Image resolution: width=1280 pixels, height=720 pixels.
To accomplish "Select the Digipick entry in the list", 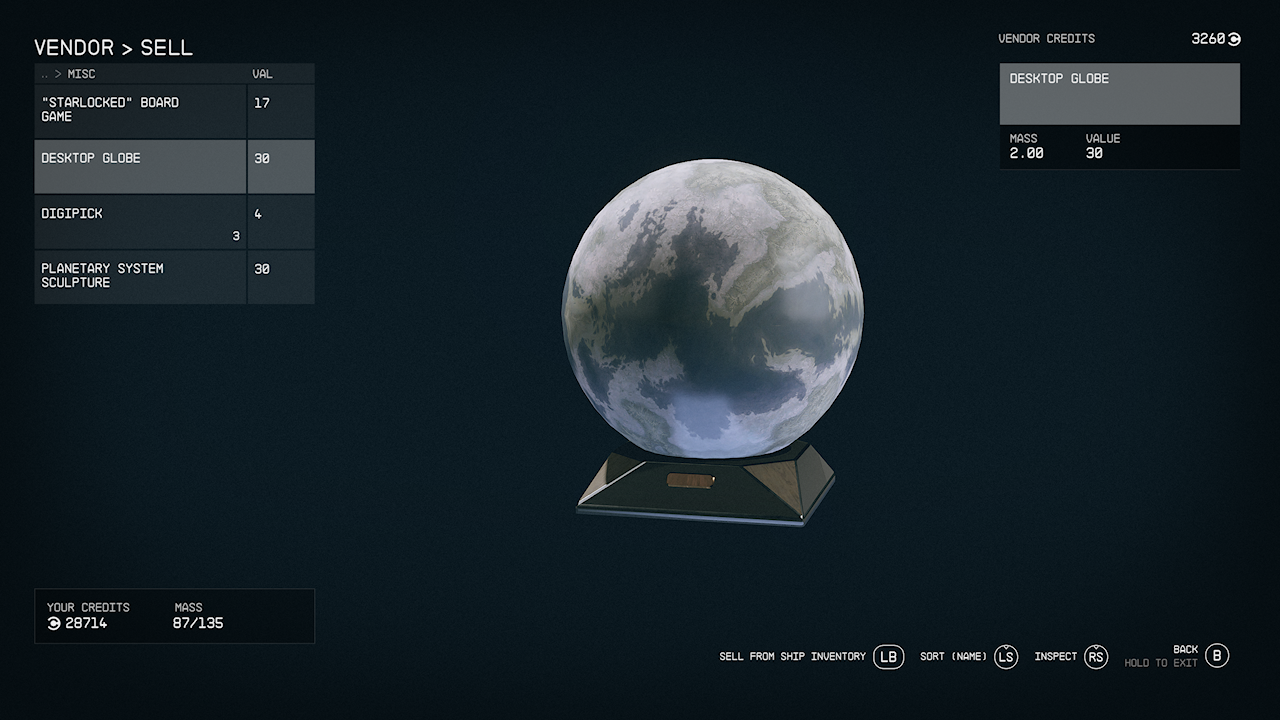I will tap(140, 221).
